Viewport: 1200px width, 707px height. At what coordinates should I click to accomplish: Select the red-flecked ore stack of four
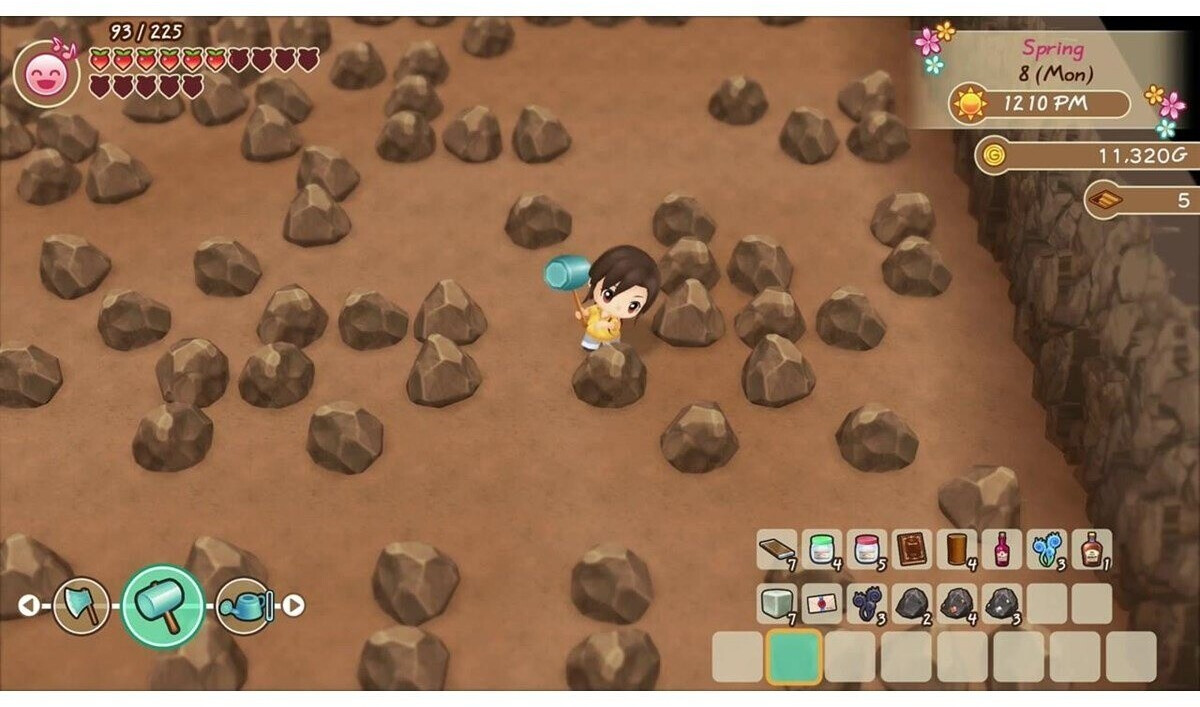[x=957, y=603]
